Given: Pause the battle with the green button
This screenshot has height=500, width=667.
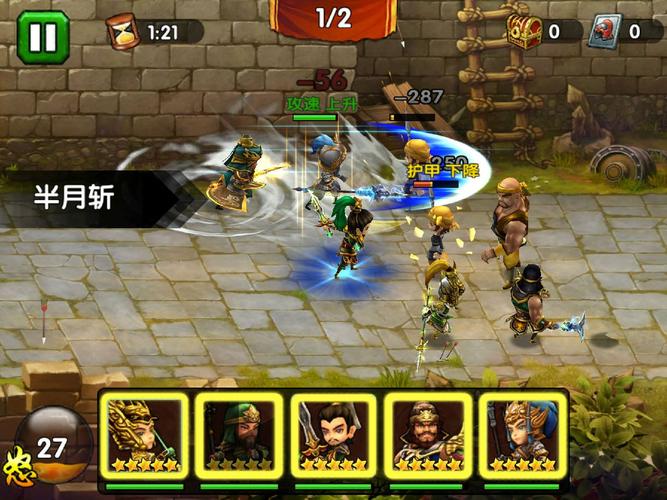Looking at the screenshot, I should click(x=43, y=37).
